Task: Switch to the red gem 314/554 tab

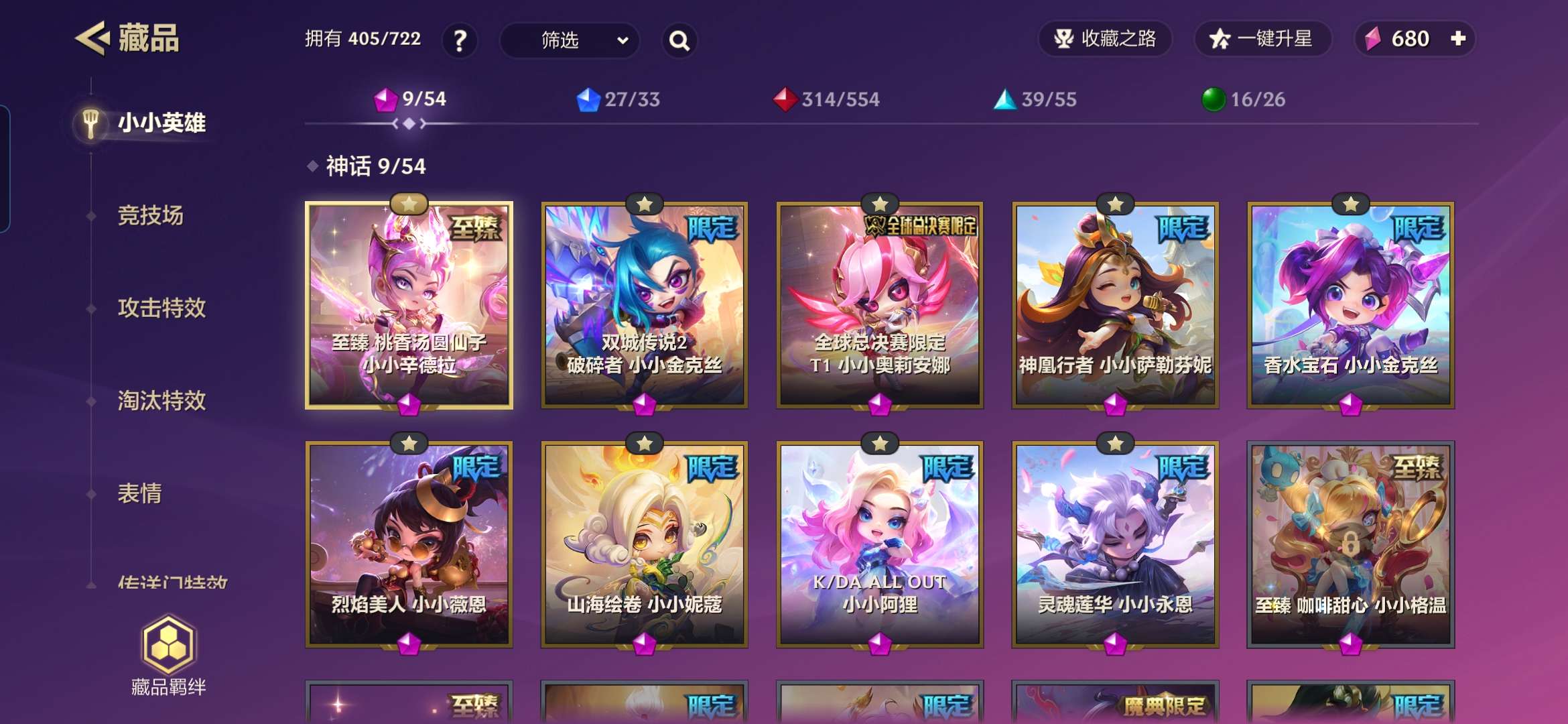Action: [826, 99]
